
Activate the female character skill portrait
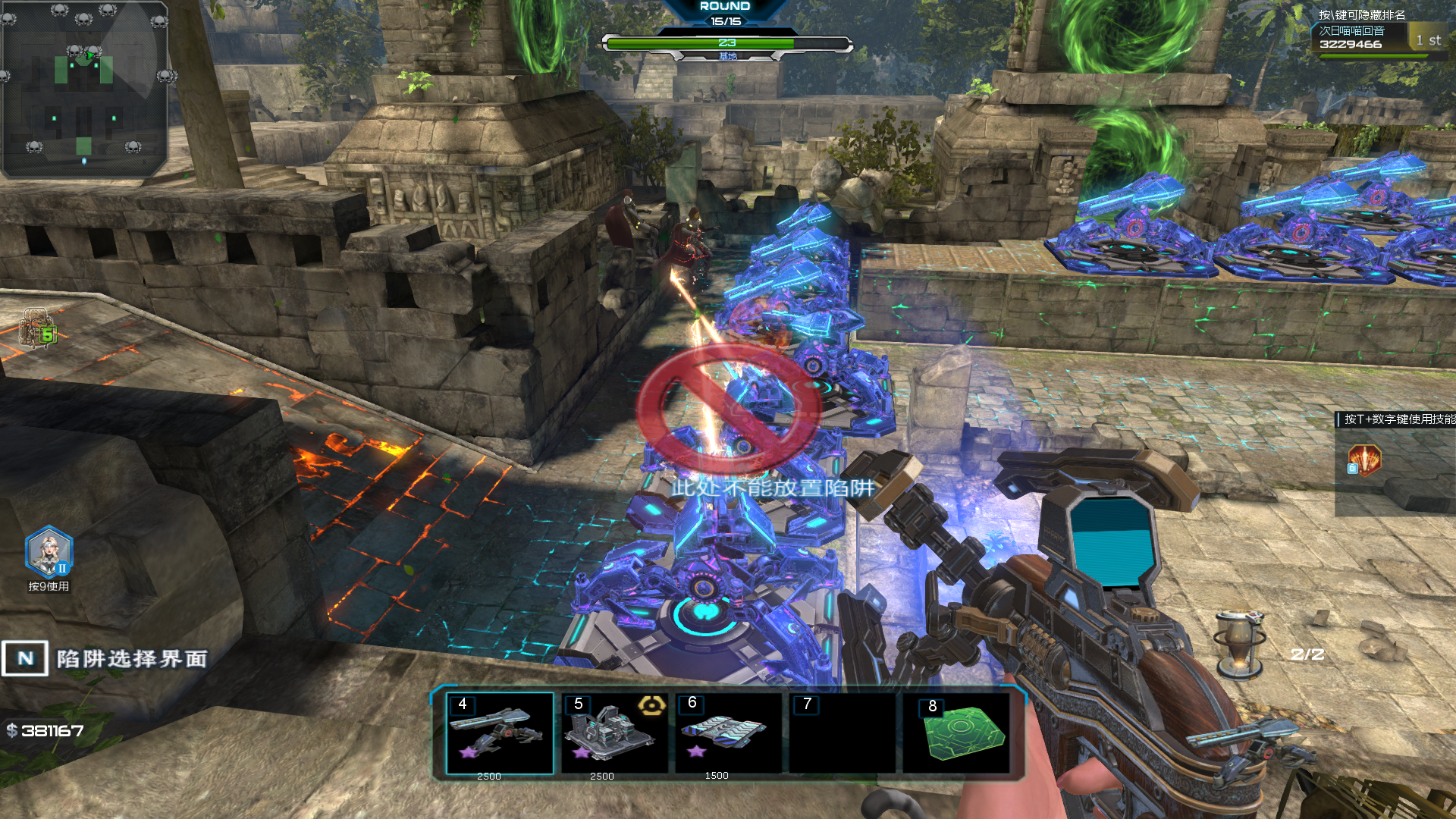[x=49, y=552]
